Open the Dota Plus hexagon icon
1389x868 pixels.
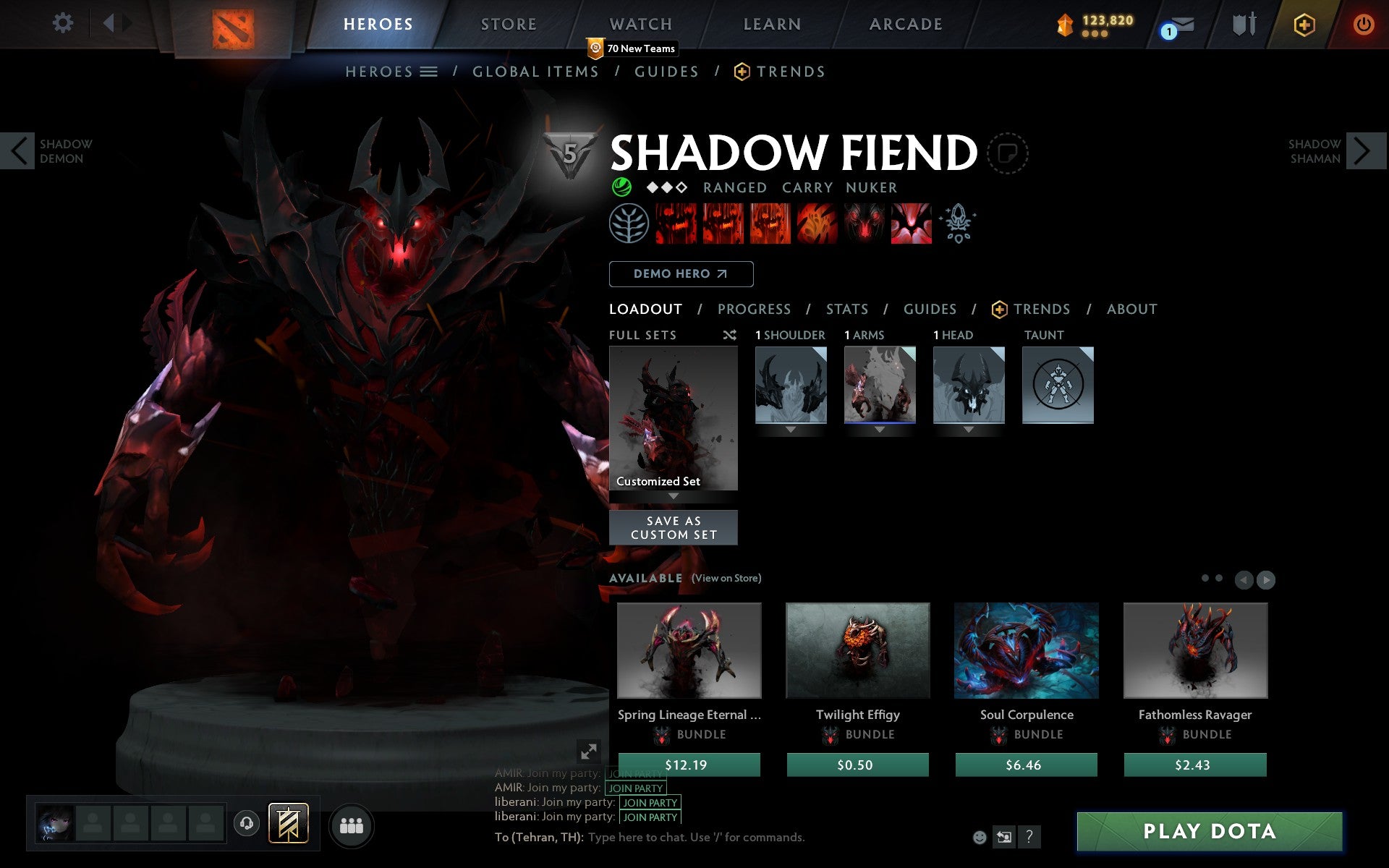click(x=1302, y=24)
